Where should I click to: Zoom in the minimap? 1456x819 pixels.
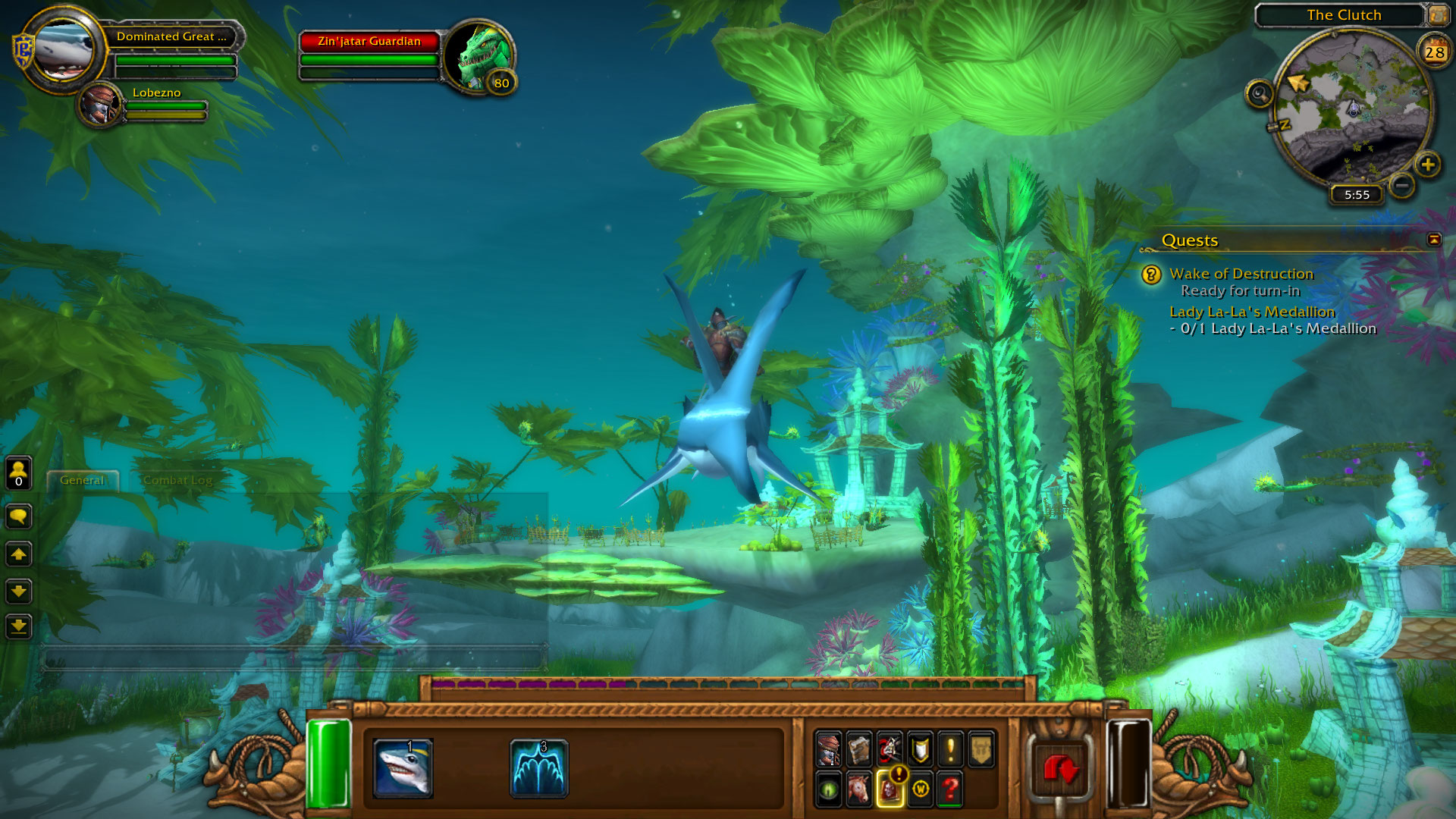coord(1427,164)
